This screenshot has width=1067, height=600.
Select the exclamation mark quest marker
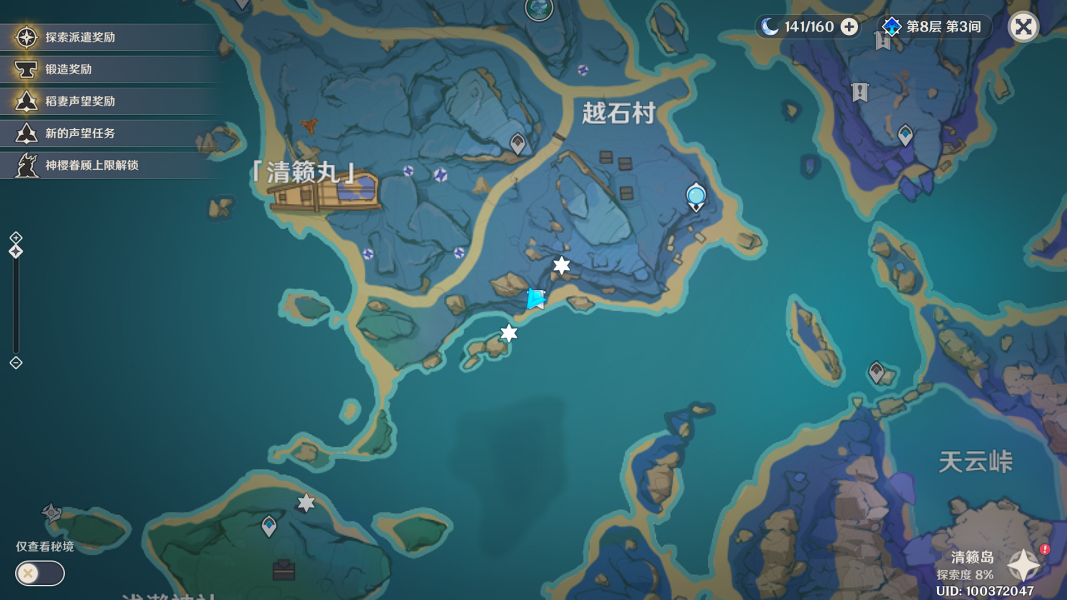coord(860,92)
